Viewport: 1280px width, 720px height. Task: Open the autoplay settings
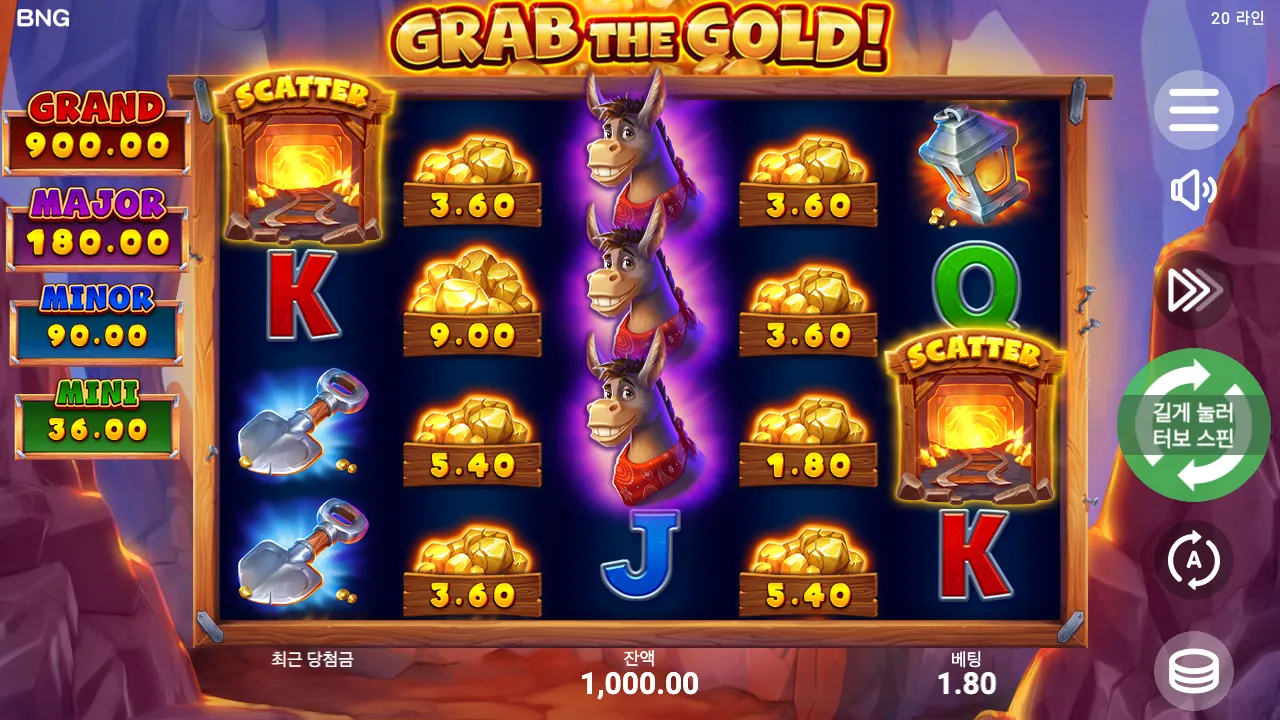tap(1192, 561)
